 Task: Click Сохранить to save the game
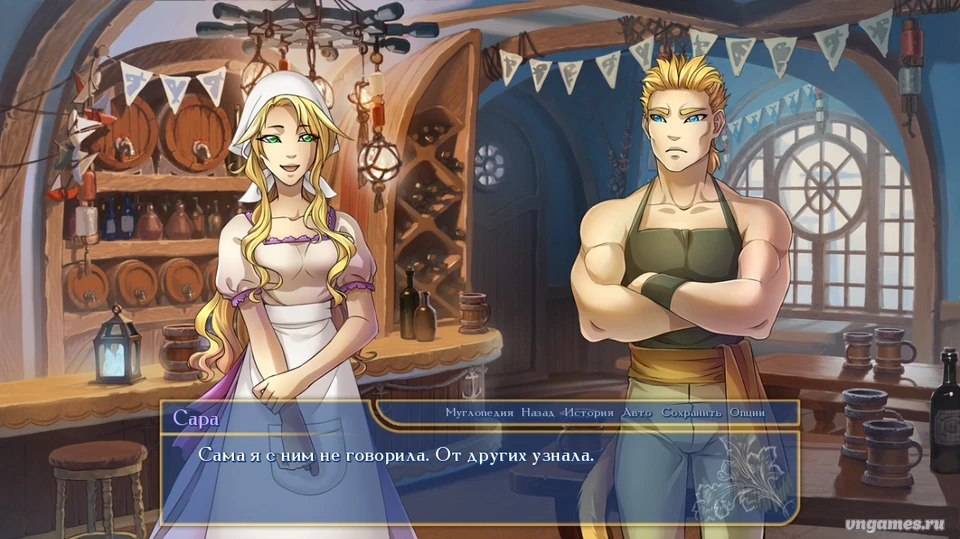click(x=690, y=413)
